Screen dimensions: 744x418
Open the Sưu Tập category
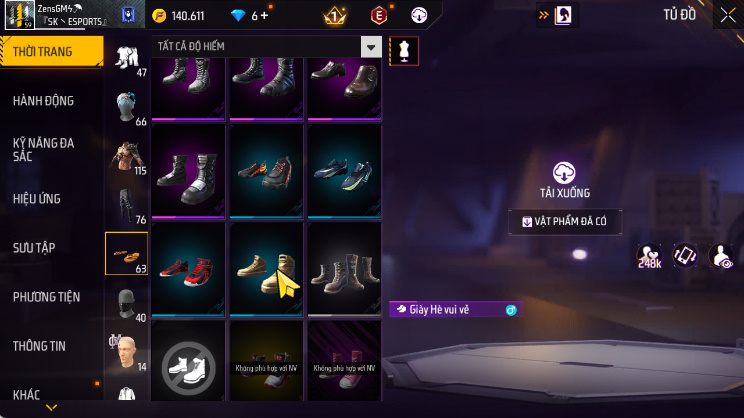click(35, 248)
